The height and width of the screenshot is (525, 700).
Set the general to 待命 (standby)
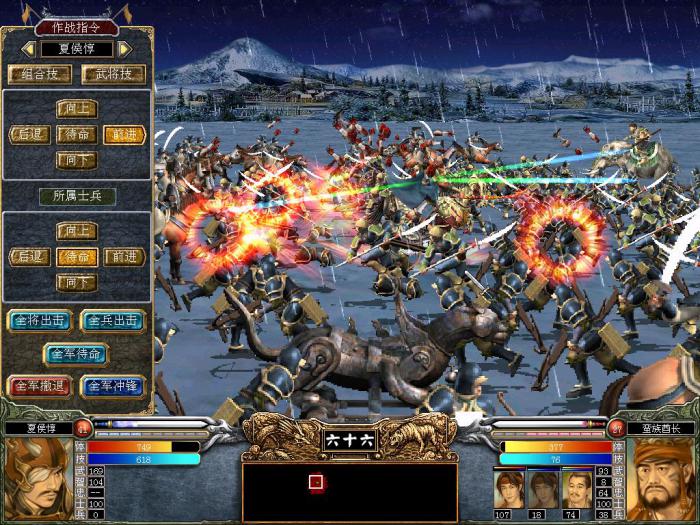(76, 134)
